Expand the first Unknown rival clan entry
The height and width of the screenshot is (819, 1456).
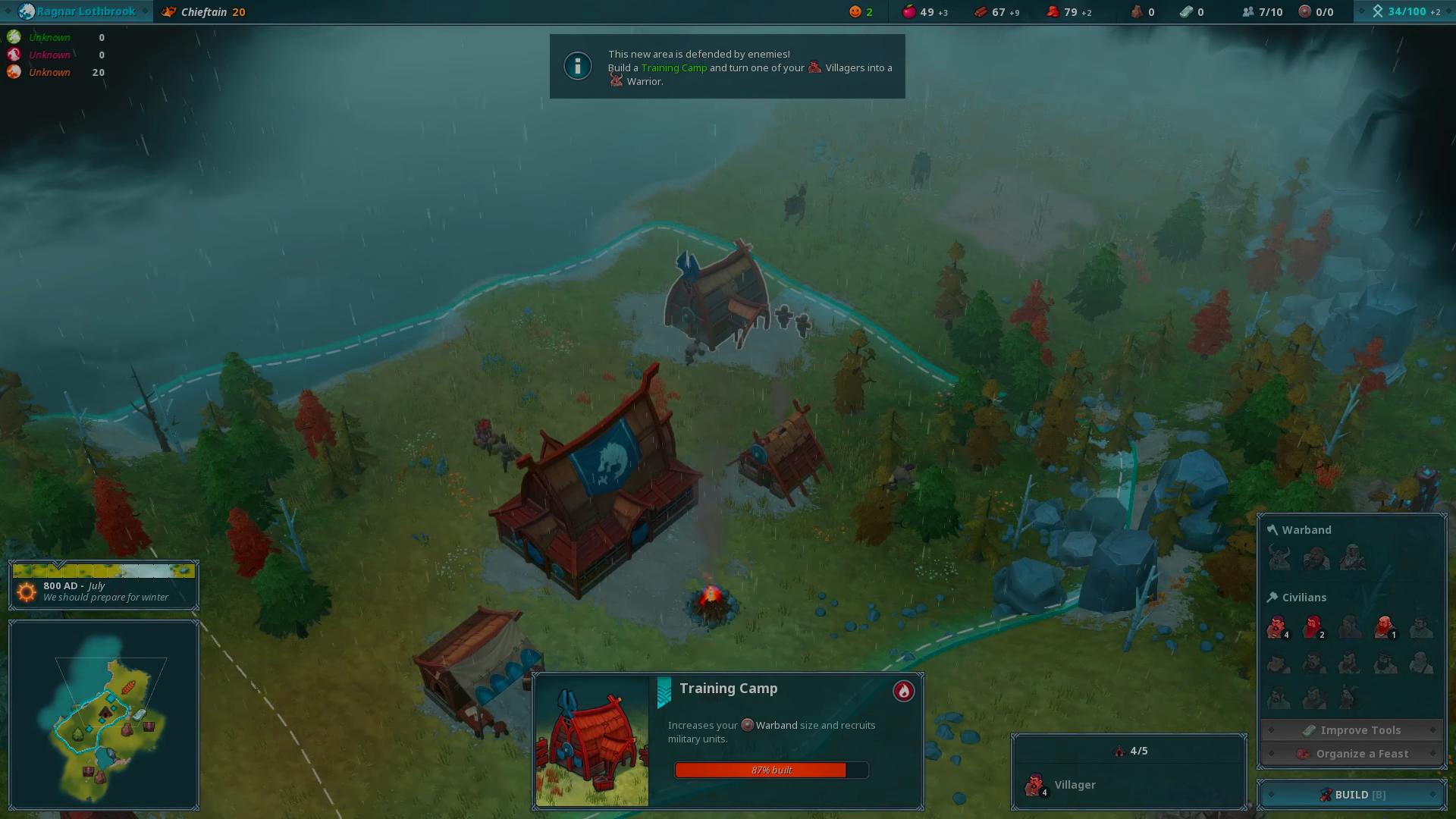pyautogui.click(x=49, y=37)
